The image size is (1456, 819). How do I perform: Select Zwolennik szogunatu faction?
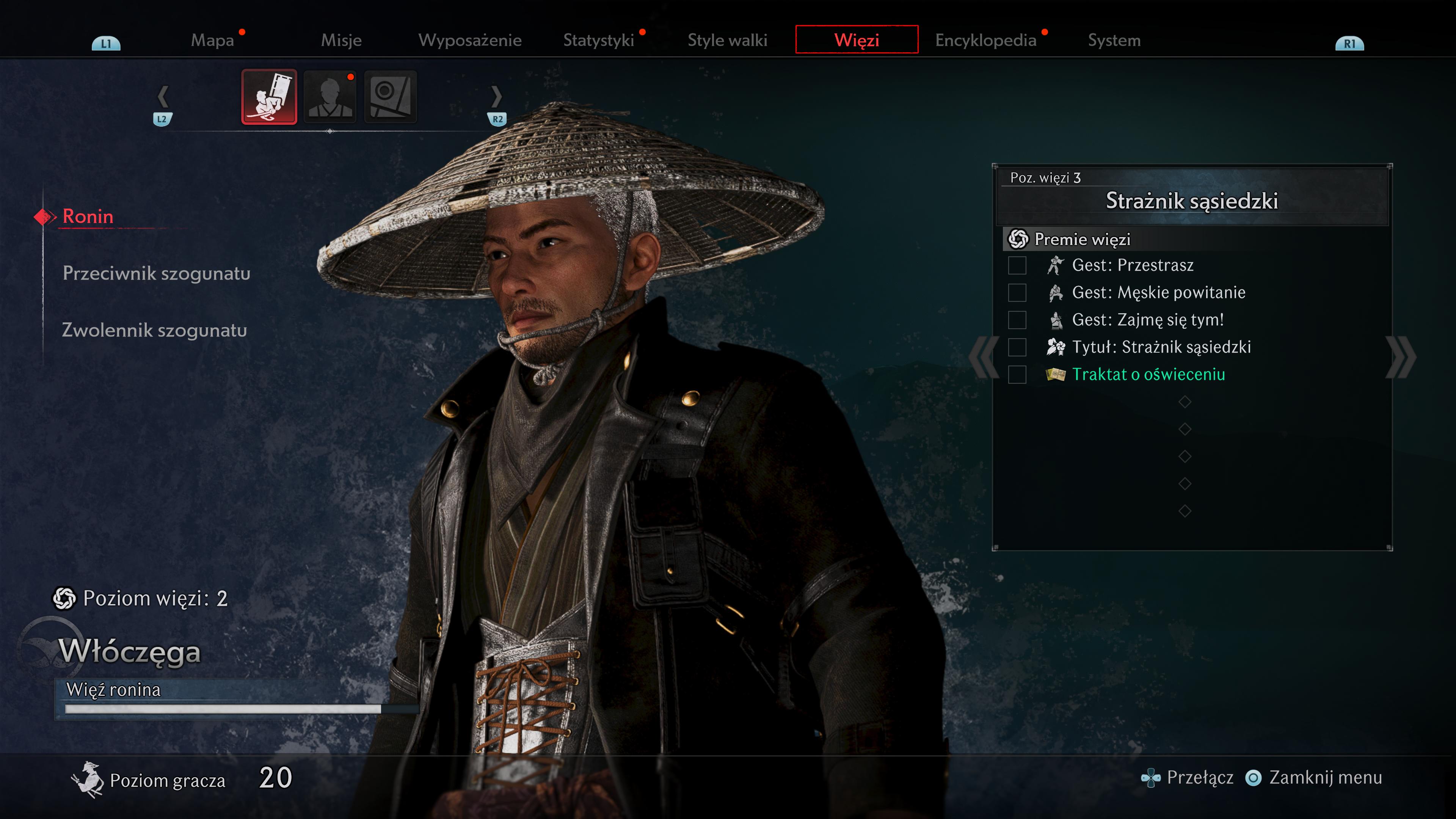pos(154,330)
